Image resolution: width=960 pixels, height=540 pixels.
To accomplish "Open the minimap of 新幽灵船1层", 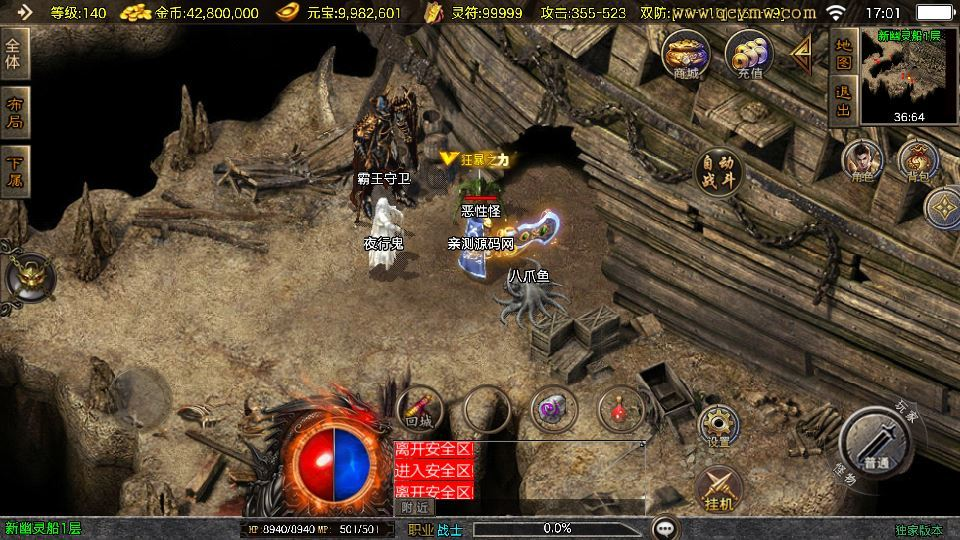I will 908,76.
